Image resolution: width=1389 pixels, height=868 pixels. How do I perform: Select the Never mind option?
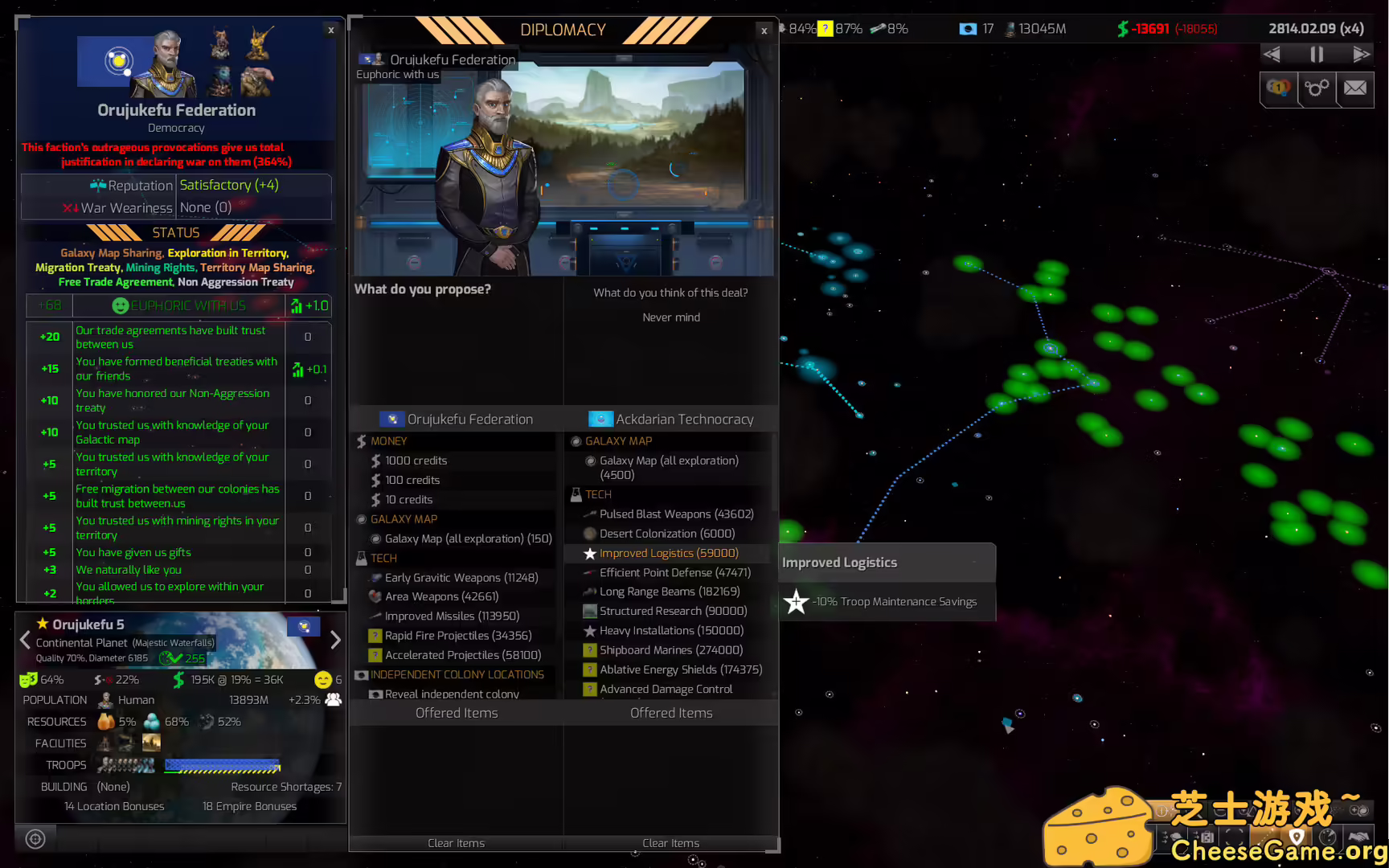tap(670, 317)
